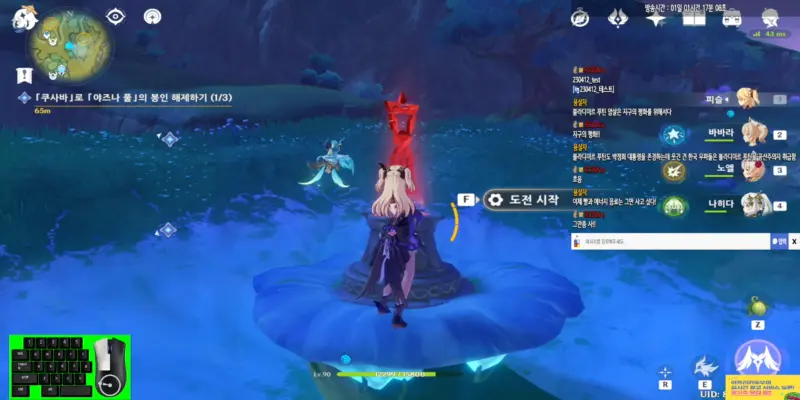This screenshot has height=400, width=800.
Task: Toggle the elemental sight eye icon
Action: click(117, 16)
